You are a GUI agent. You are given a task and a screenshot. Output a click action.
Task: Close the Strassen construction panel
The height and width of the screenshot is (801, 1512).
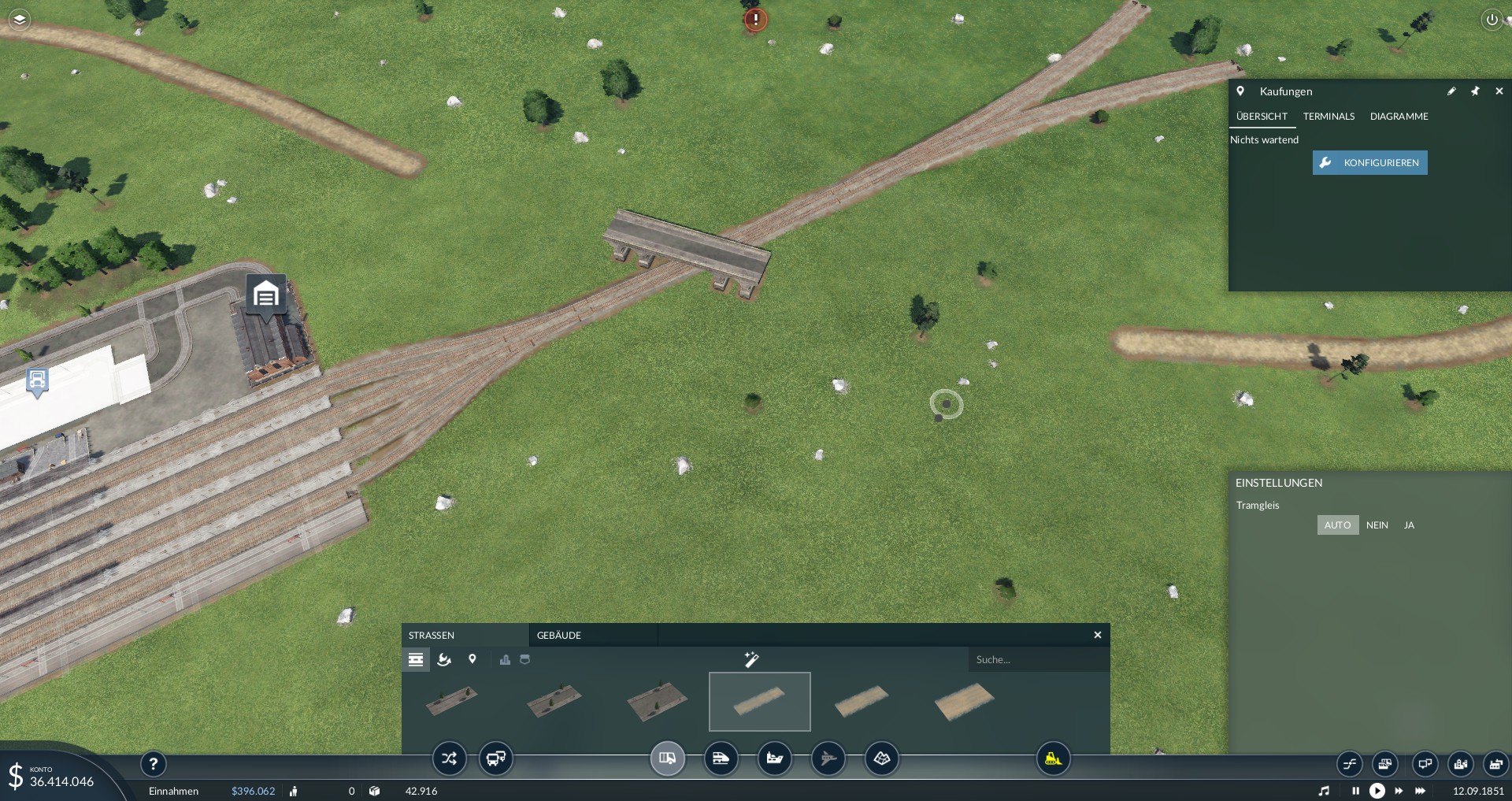(x=1098, y=636)
